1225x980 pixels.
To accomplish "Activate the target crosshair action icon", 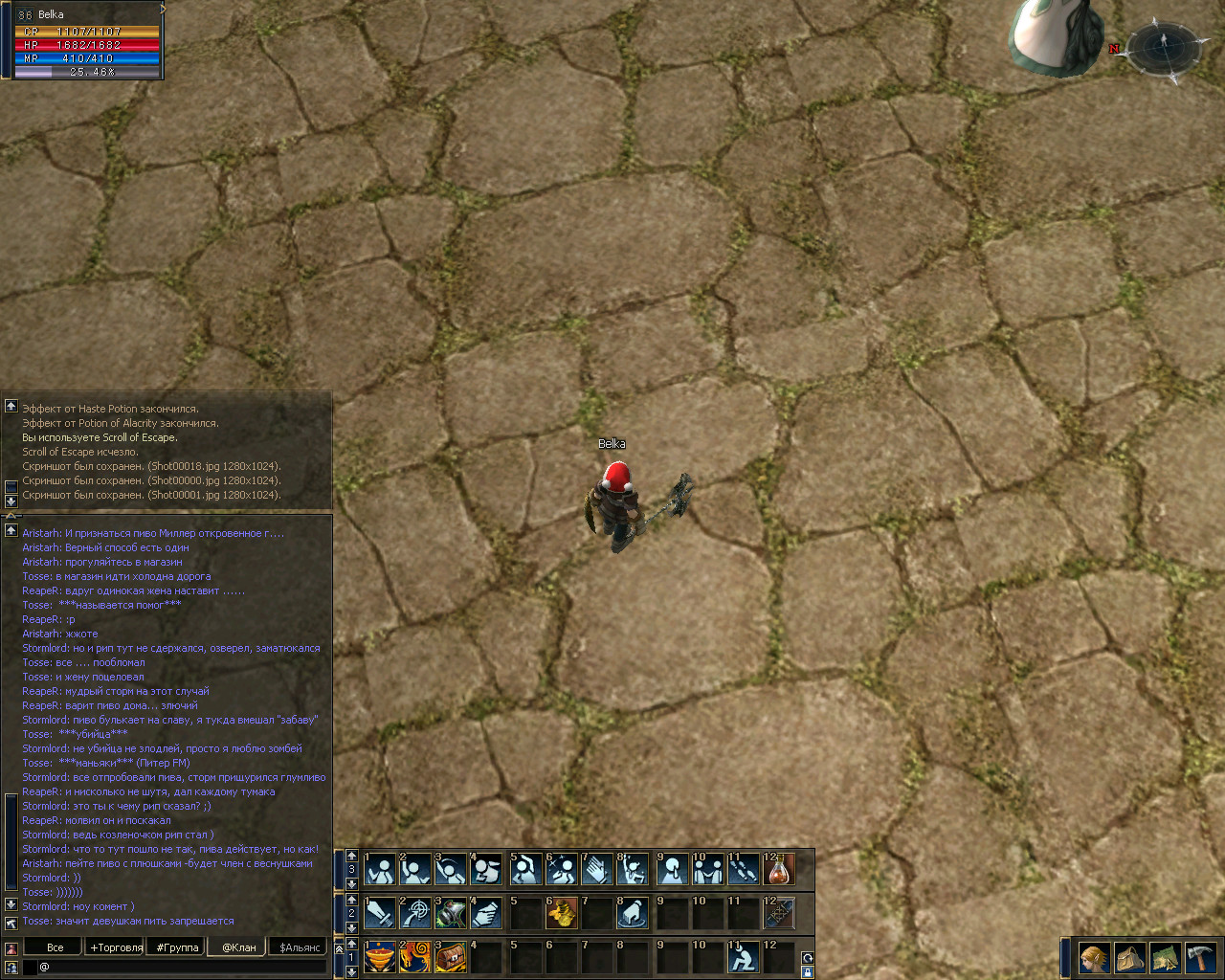I will pyautogui.click(x=415, y=913).
